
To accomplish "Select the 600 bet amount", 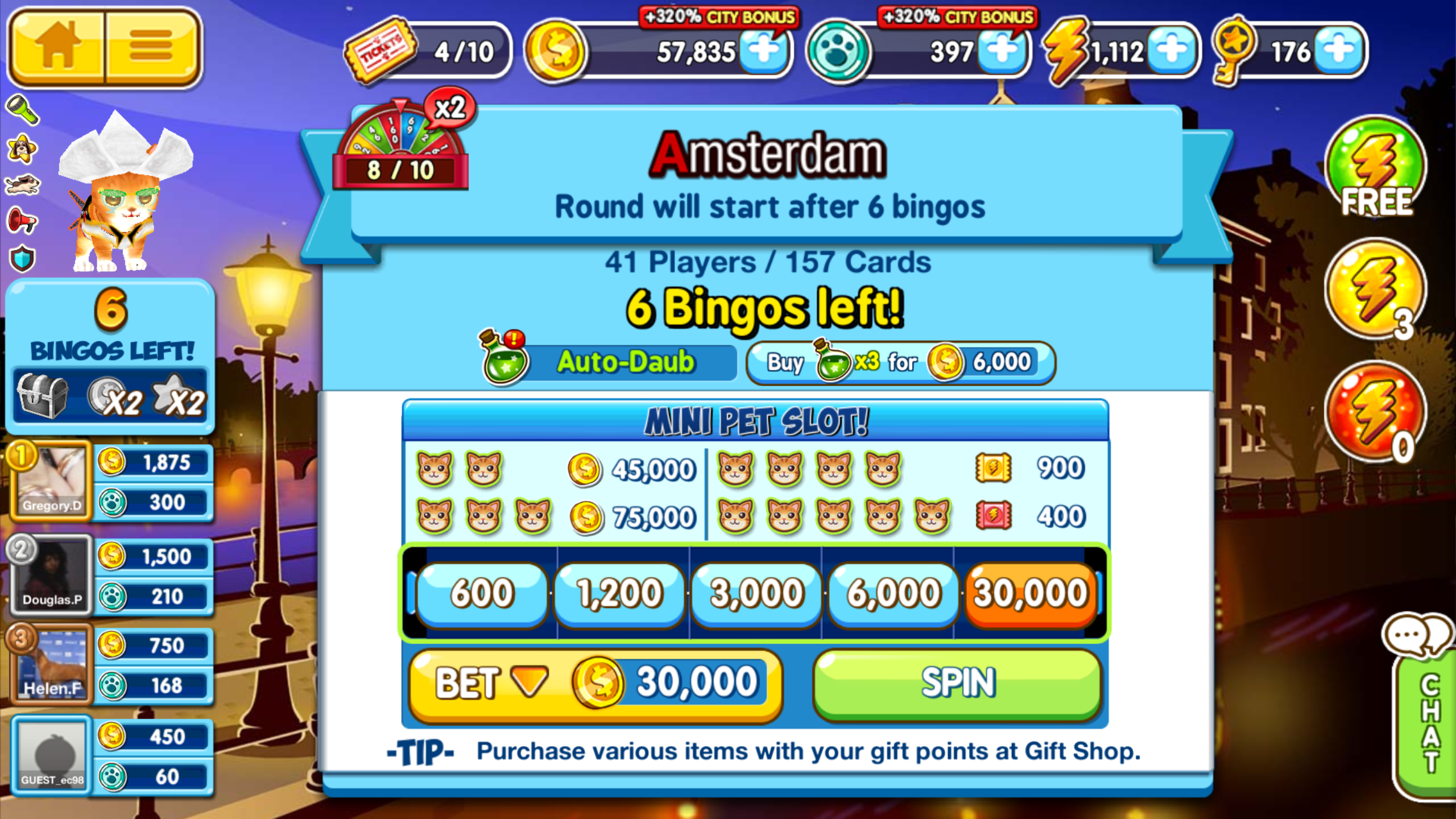I will [x=482, y=594].
